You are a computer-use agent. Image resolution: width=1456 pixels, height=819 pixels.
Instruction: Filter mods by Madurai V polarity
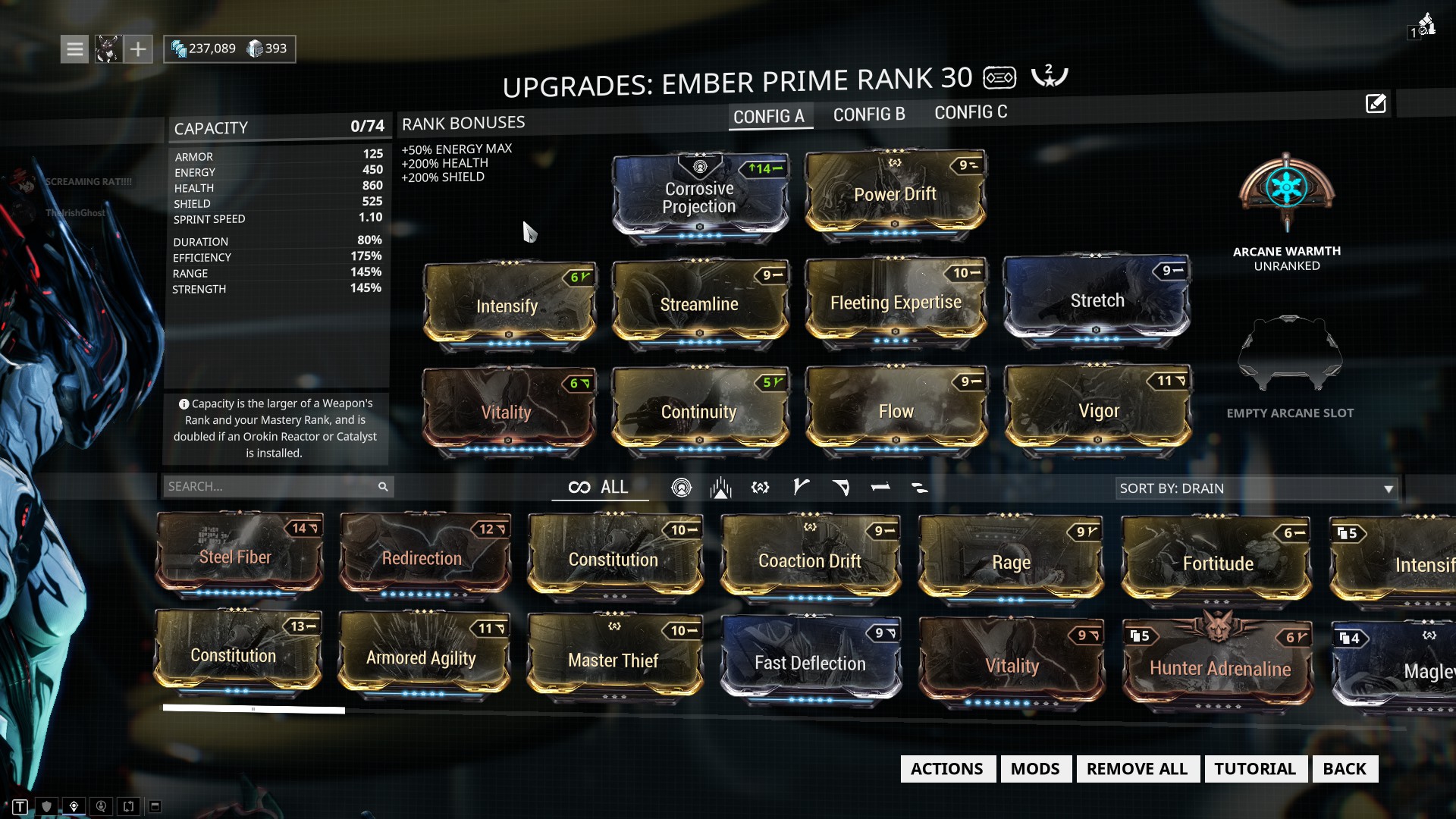pyautogui.click(x=801, y=488)
